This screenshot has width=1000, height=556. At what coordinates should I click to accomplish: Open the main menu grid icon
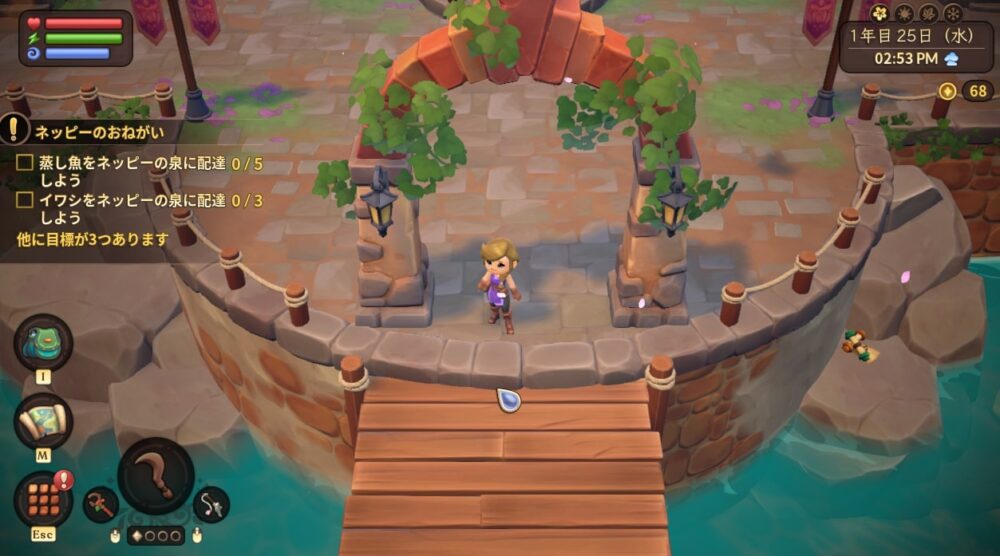[42, 497]
